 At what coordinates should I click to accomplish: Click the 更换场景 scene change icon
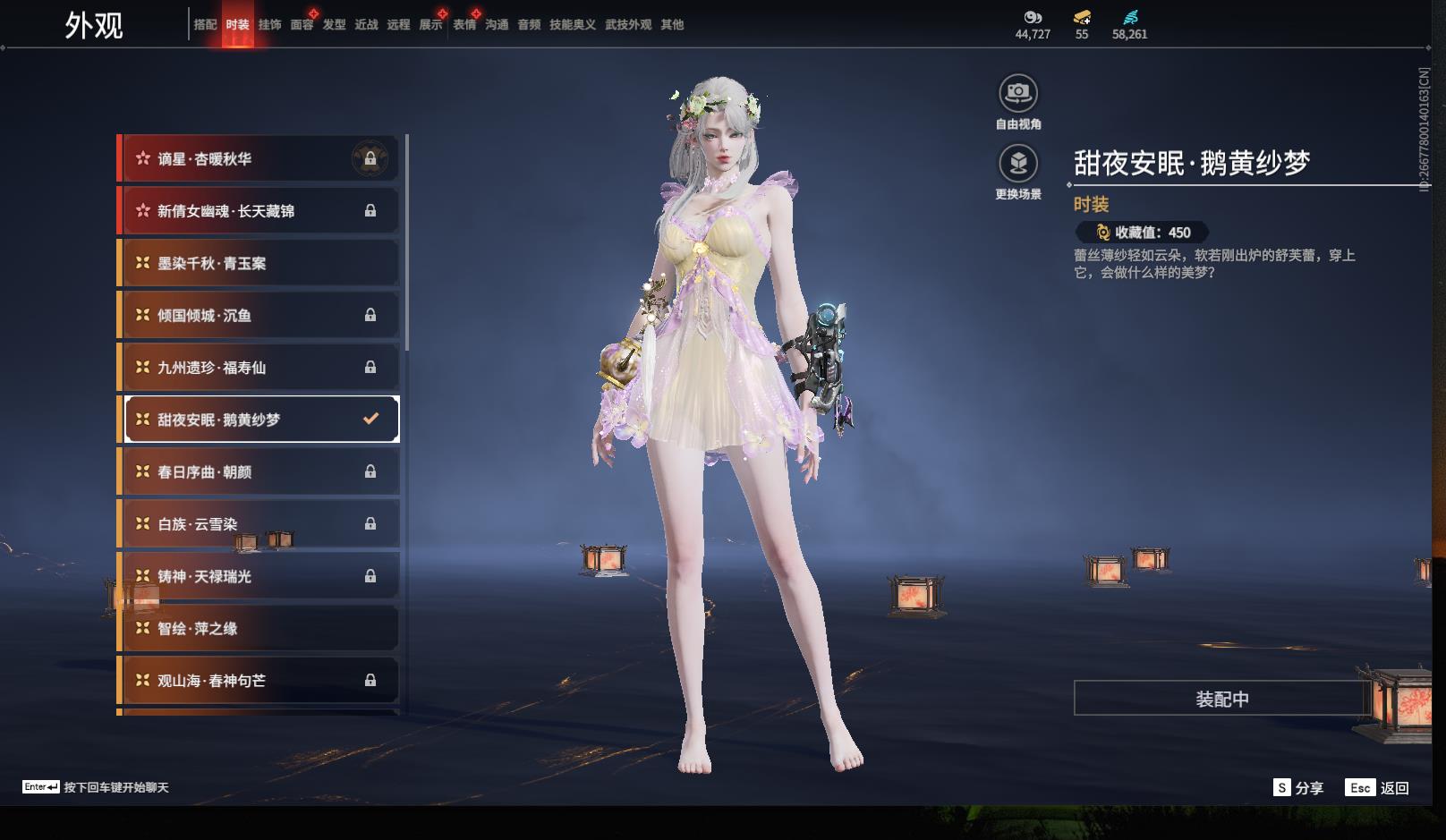coord(1018,164)
